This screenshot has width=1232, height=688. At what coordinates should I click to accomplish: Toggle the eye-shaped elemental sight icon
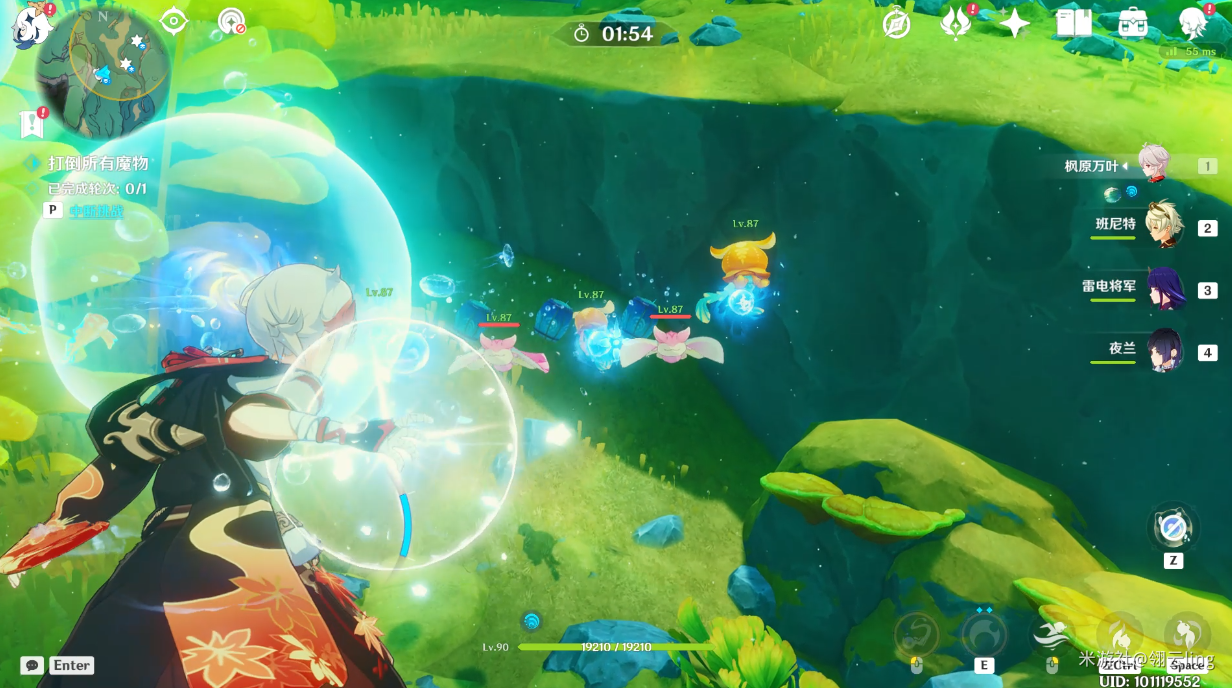coord(174,21)
